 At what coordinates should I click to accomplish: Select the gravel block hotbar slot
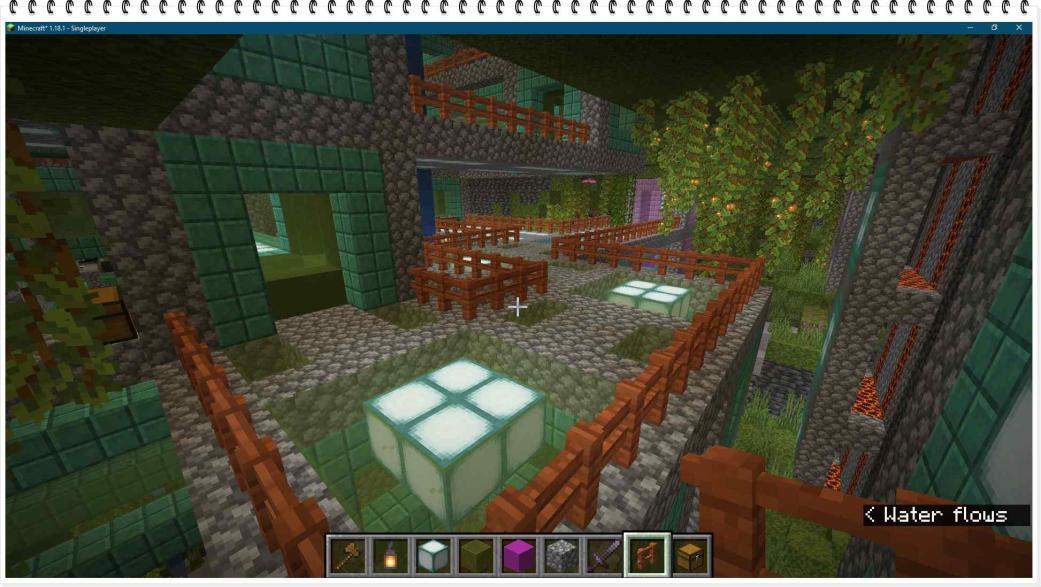point(560,555)
